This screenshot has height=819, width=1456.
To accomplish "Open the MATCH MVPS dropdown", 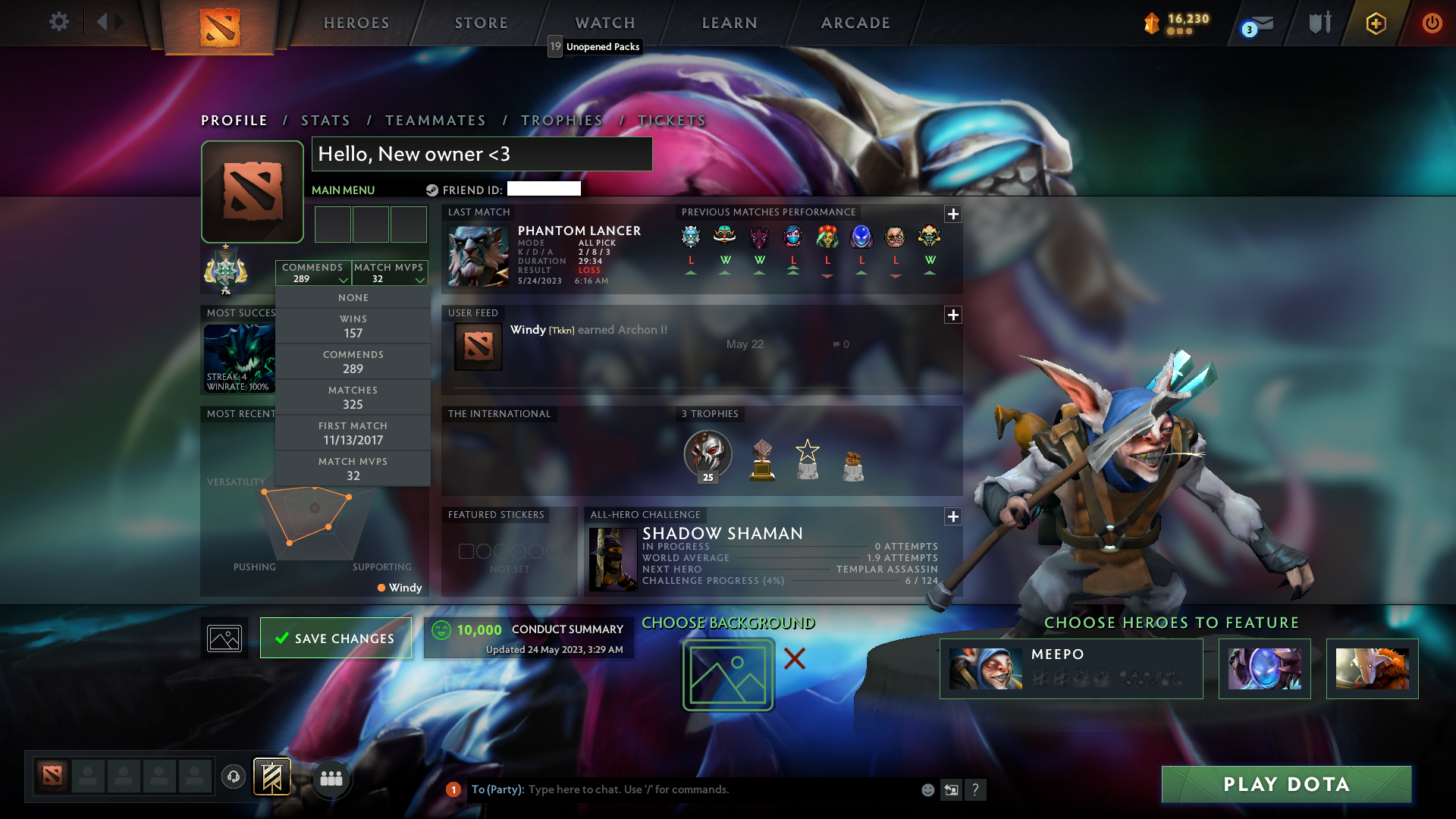I will (x=390, y=273).
